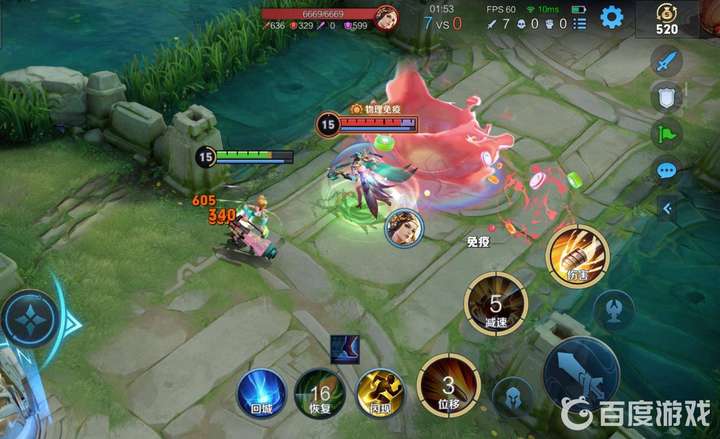The image size is (720, 439).
Task: Tap the movement joystick pad
Action: coord(30,320)
